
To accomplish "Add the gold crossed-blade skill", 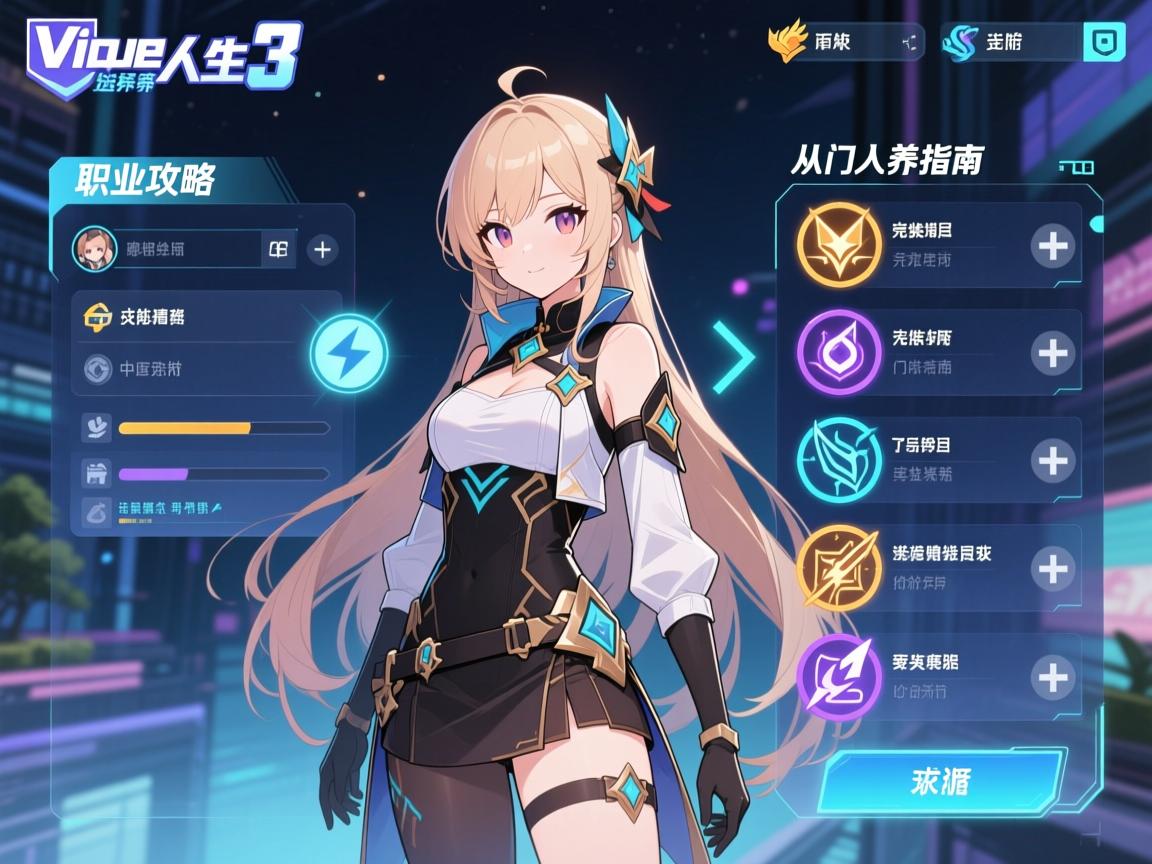I will click(x=1052, y=568).
